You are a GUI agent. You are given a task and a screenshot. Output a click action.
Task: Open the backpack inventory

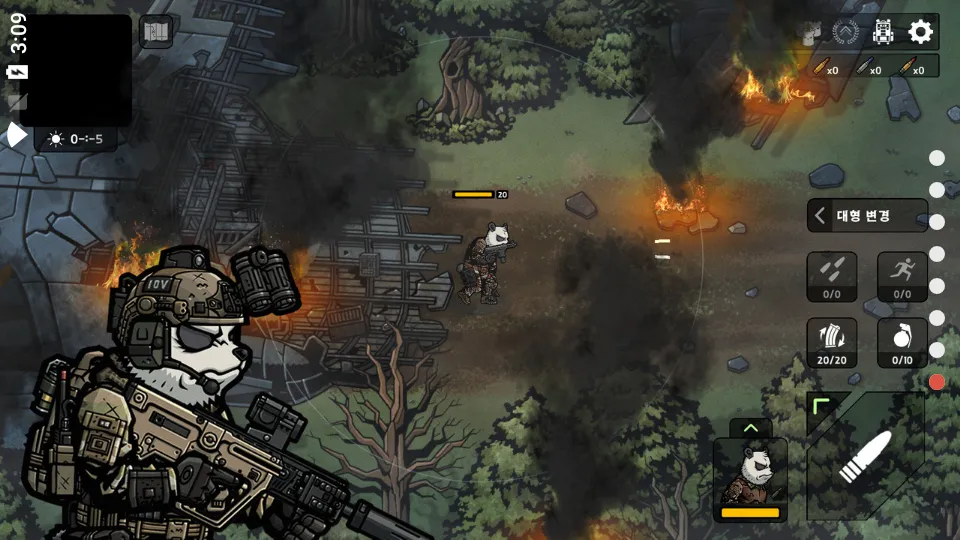(x=883, y=32)
